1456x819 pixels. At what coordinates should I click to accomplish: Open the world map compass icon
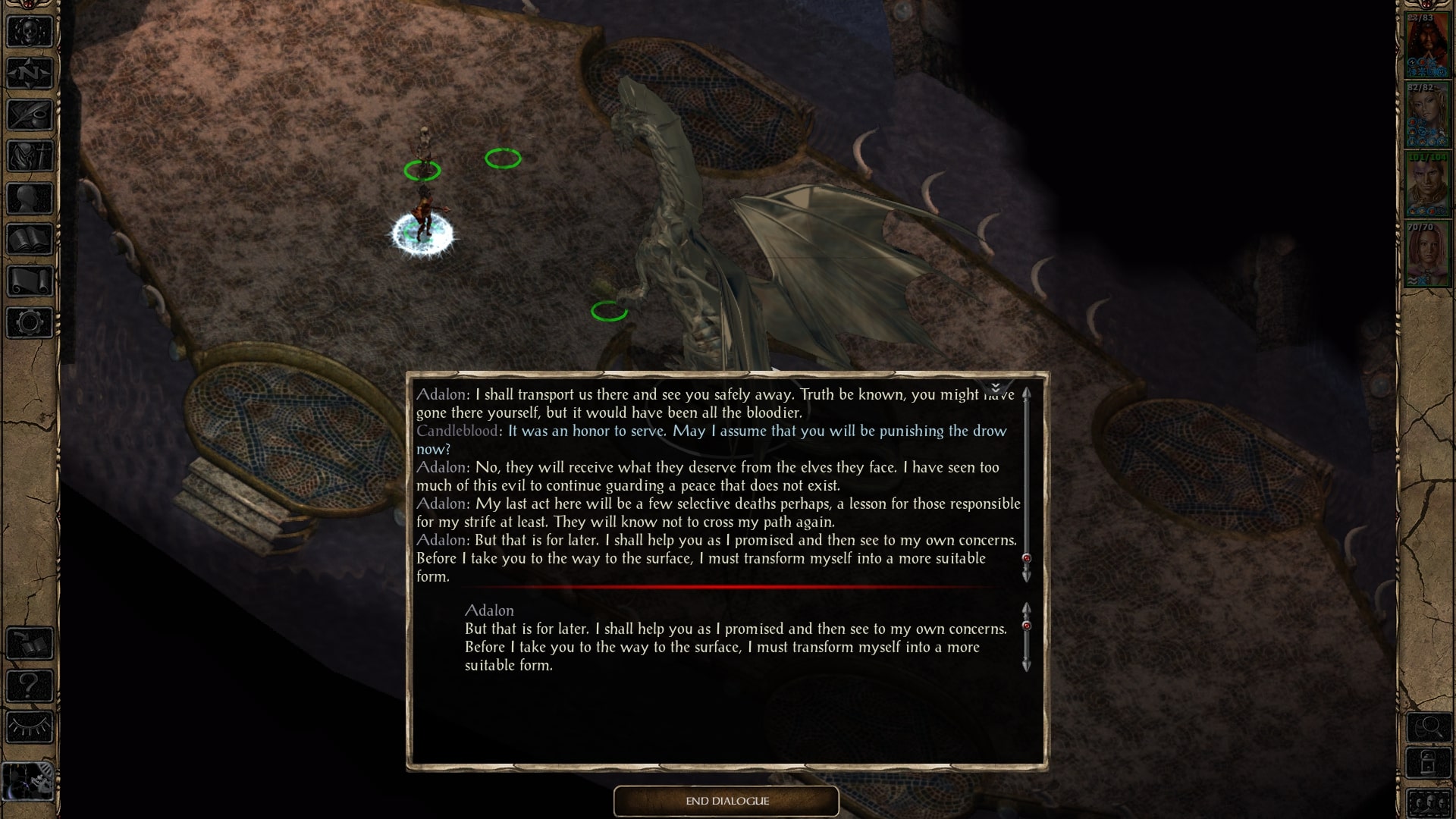pos(29,72)
